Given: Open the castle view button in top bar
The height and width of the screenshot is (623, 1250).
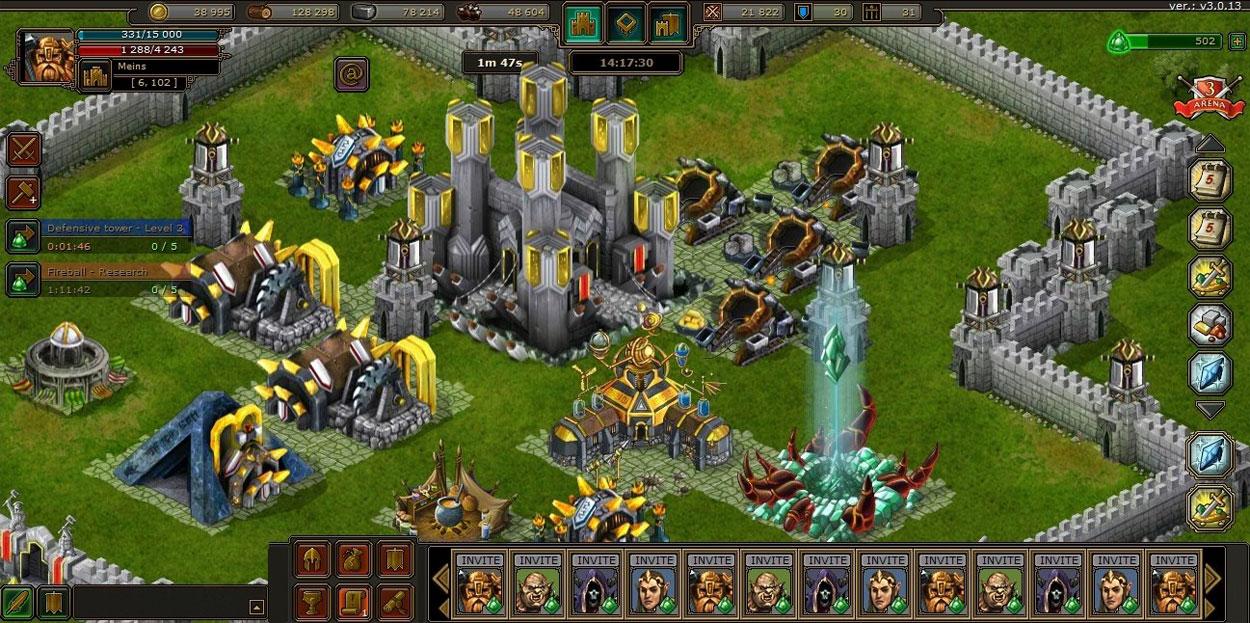Looking at the screenshot, I should 582,24.
